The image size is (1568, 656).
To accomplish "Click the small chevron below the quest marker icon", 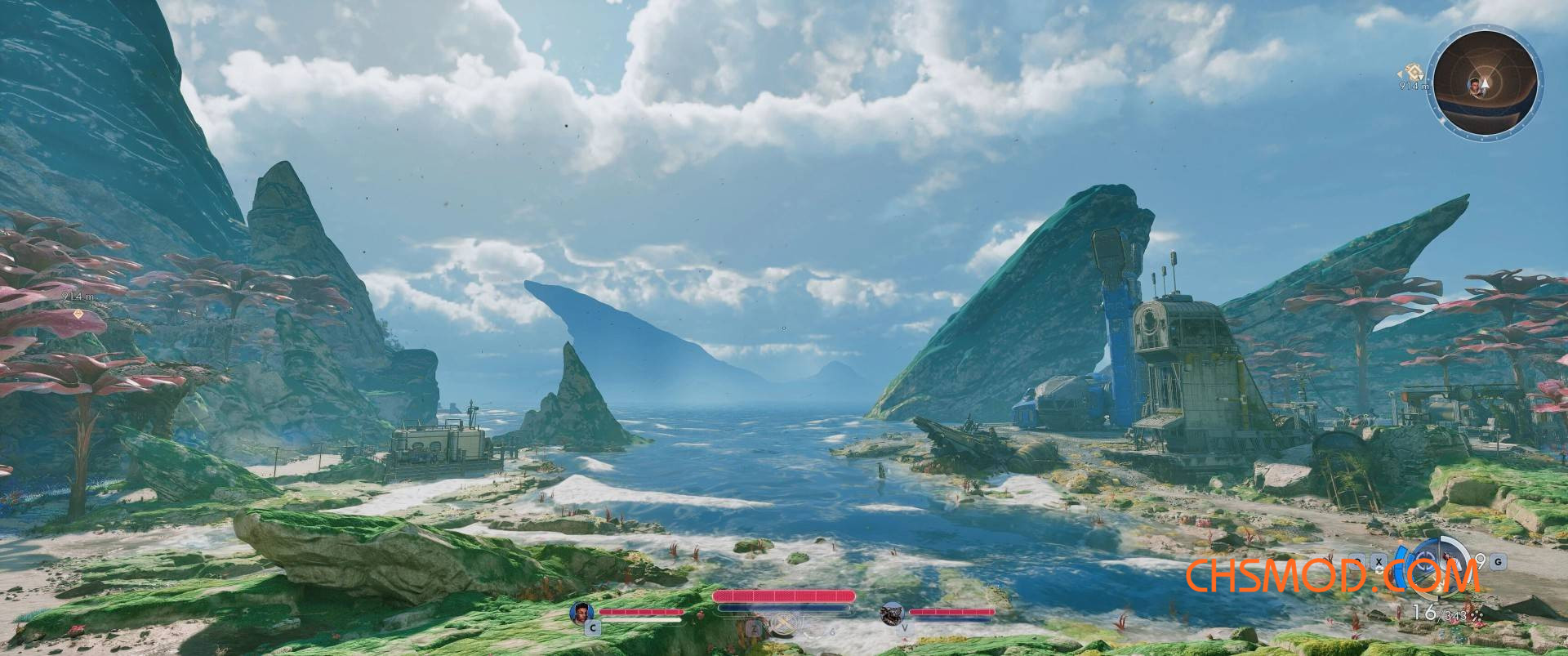I will 1420,77.
